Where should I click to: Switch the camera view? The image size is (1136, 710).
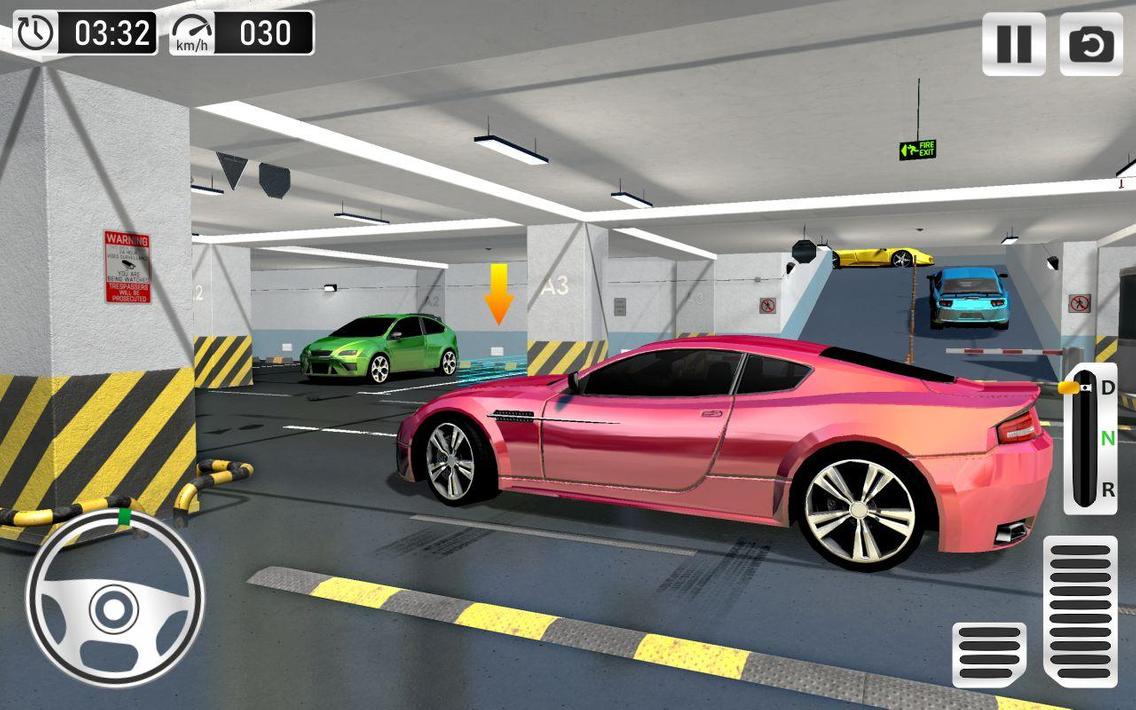[1090, 44]
